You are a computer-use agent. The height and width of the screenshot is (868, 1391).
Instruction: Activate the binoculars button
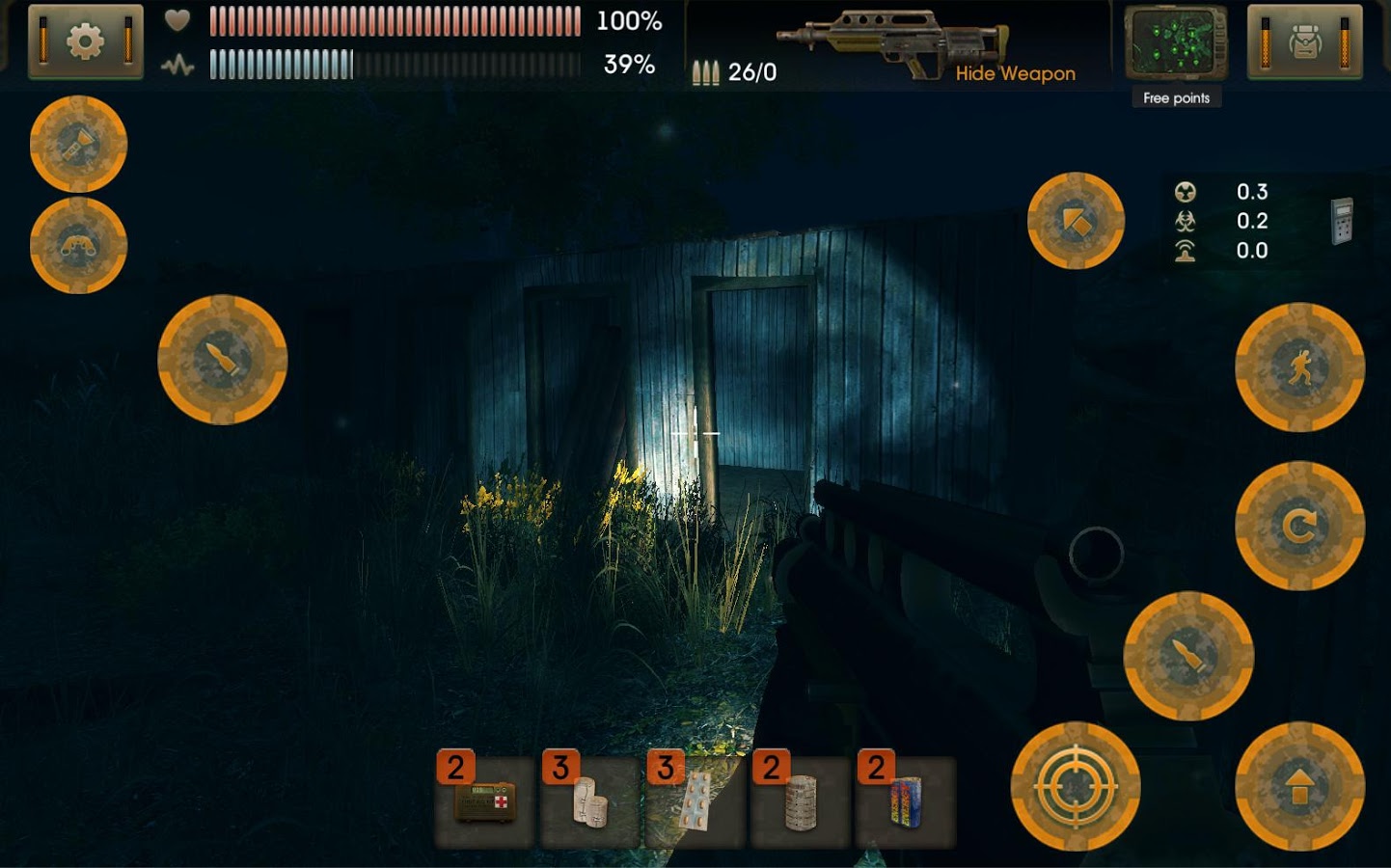click(78, 246)
